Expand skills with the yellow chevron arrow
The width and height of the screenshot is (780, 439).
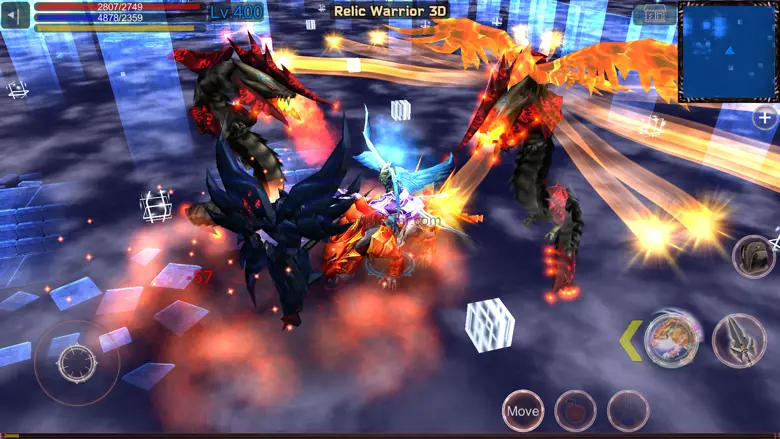tap(630, 340)
